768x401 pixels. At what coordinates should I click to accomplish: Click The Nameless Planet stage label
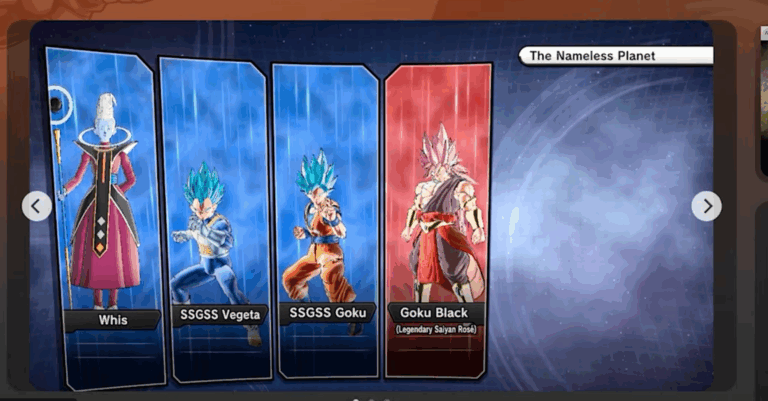(615, 56)
